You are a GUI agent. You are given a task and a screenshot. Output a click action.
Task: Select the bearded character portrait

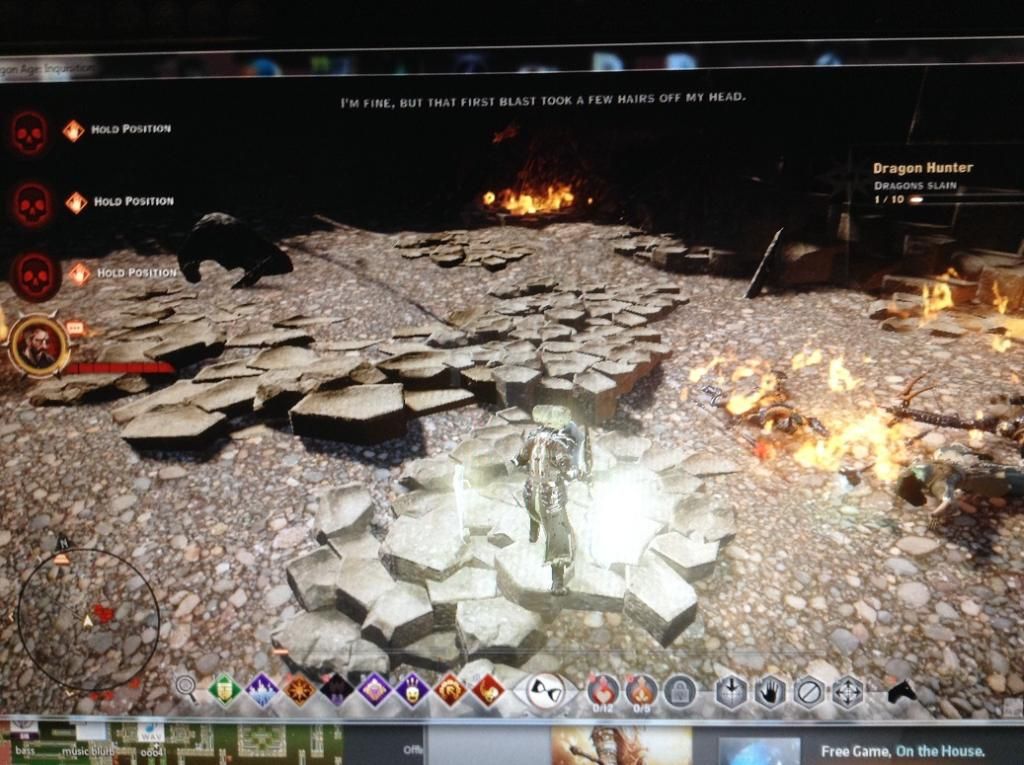point(39,345)
